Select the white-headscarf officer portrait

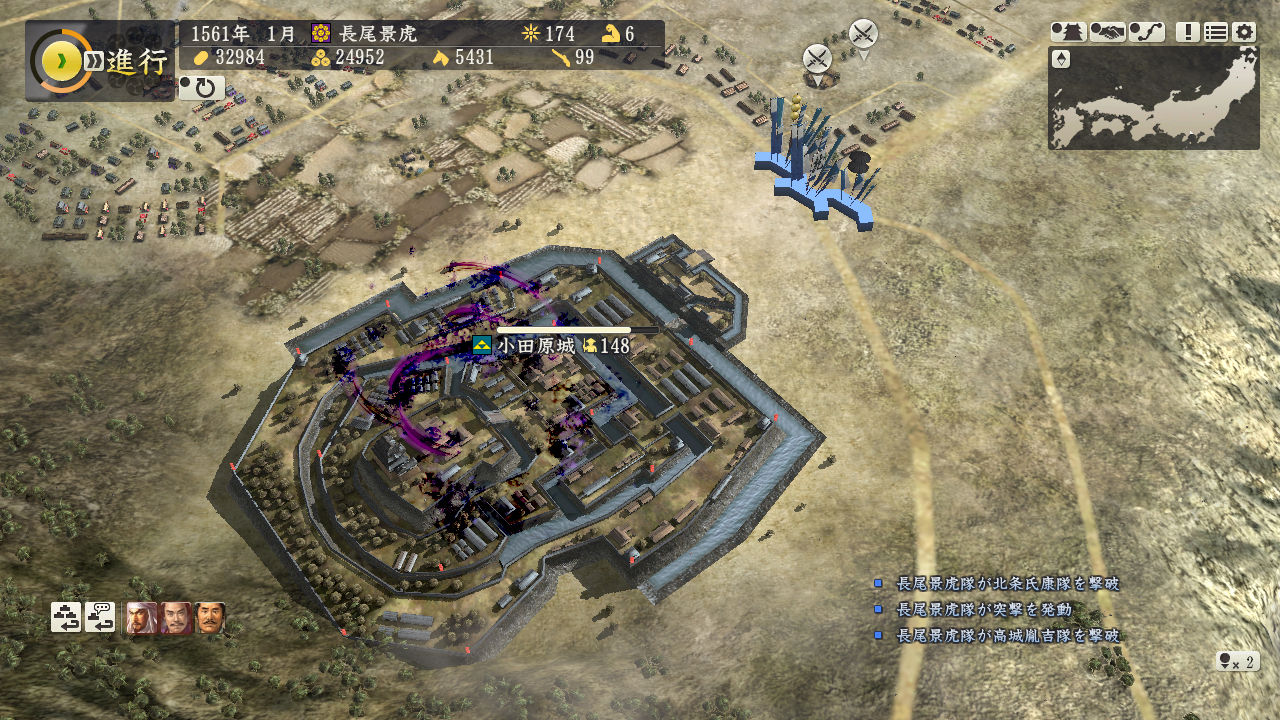coord(142,618)
